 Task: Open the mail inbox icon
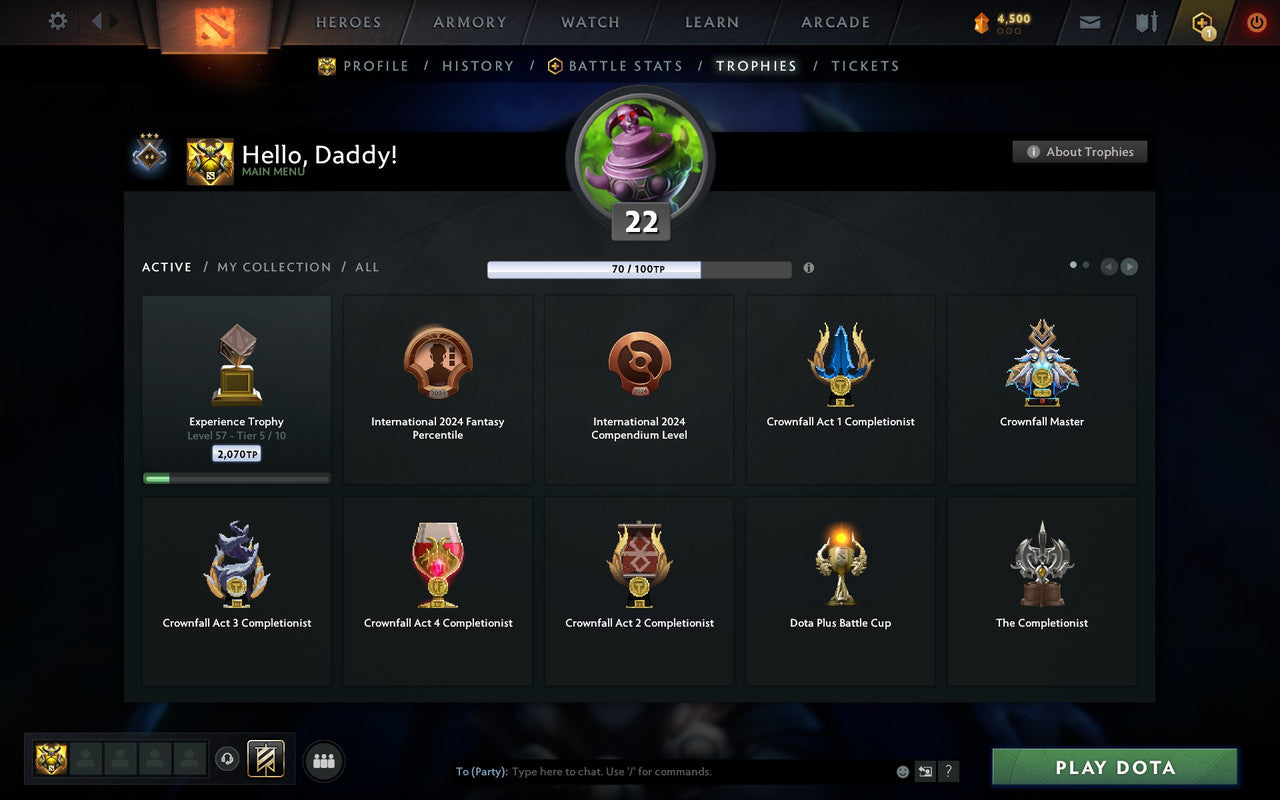1089,21
